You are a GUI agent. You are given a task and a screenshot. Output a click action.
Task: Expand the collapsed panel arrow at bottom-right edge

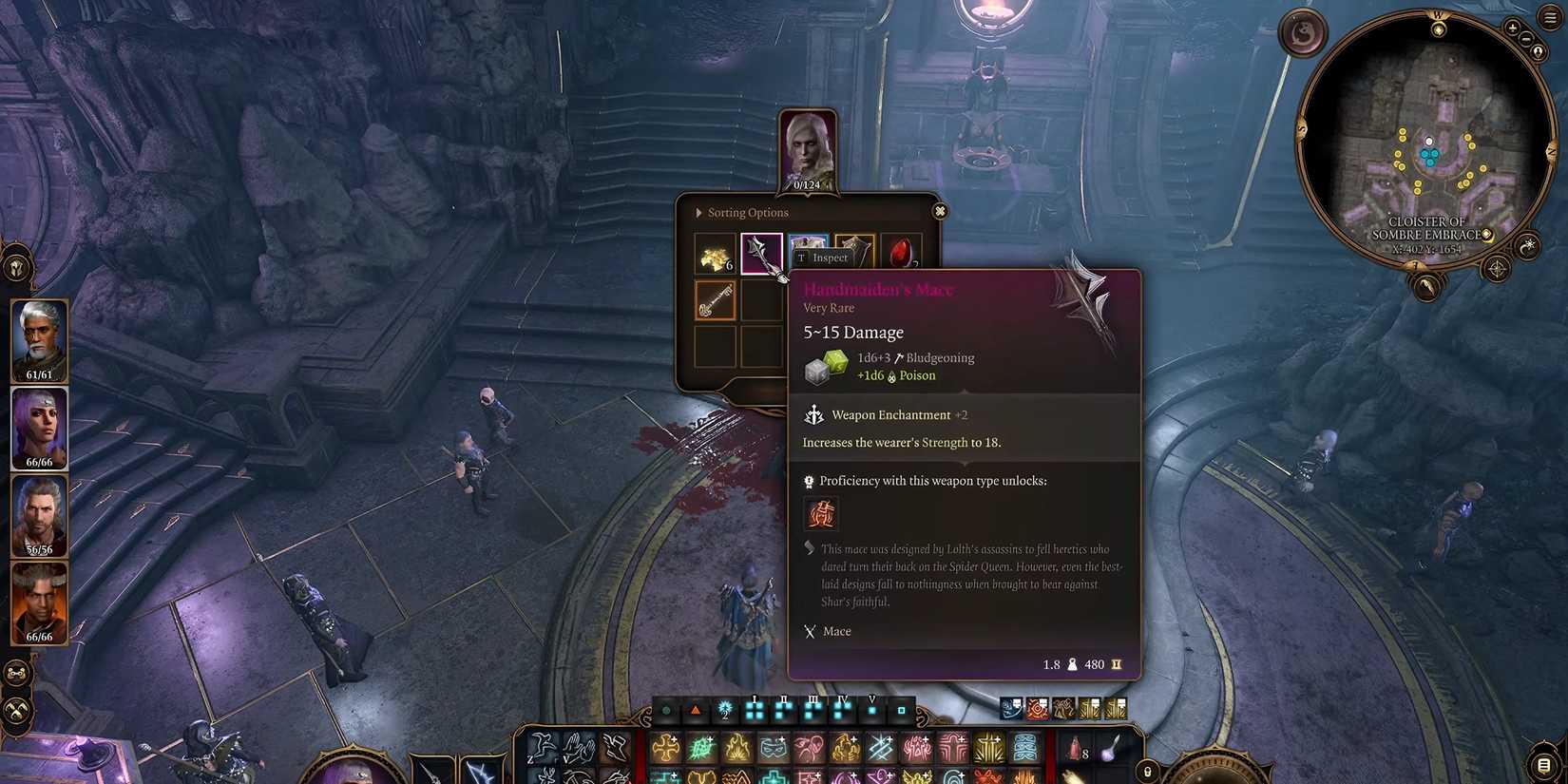(x=1541, y=765)
